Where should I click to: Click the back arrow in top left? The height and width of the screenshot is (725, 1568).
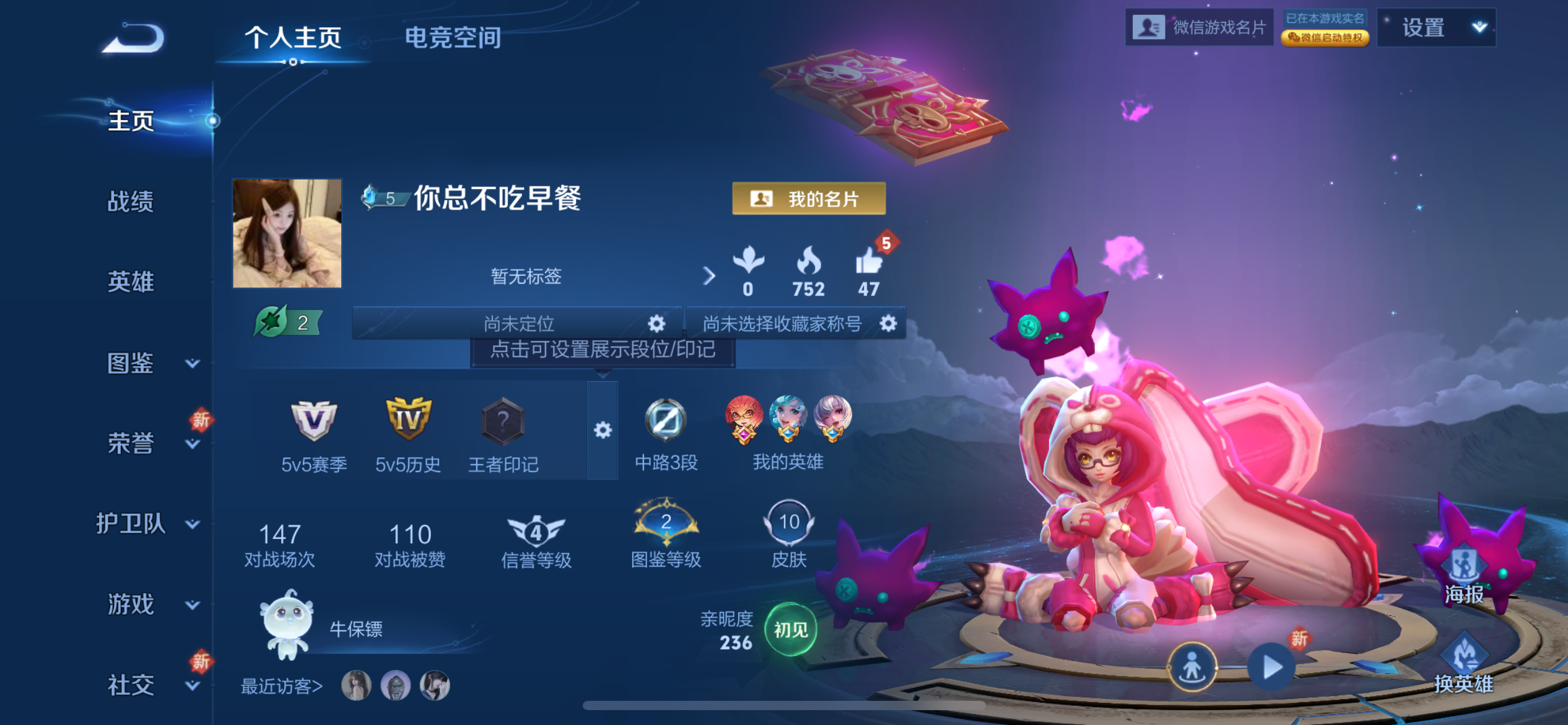pyautogui.click(x=133, y=37)
